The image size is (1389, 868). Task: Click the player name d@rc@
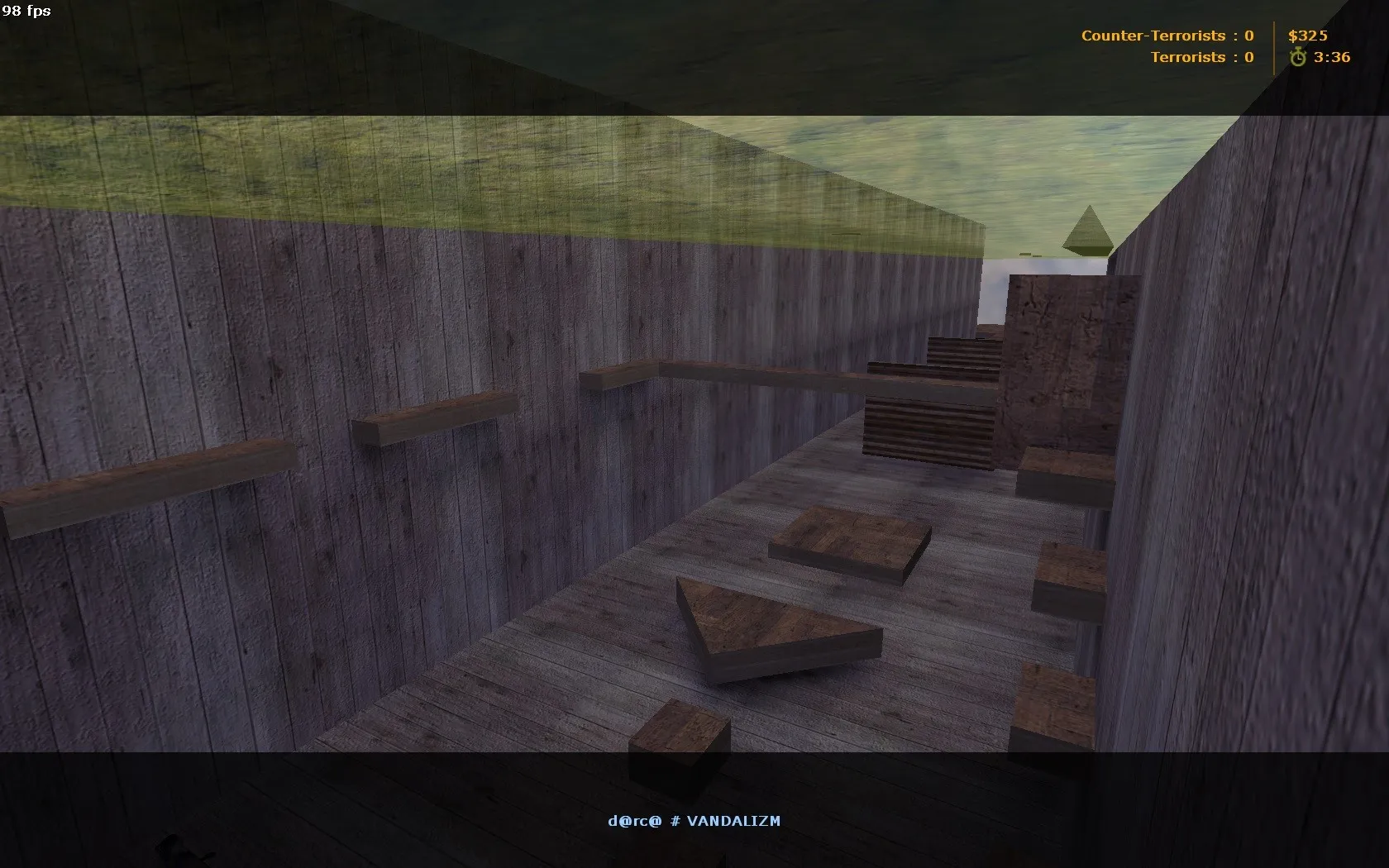[633, 821]
